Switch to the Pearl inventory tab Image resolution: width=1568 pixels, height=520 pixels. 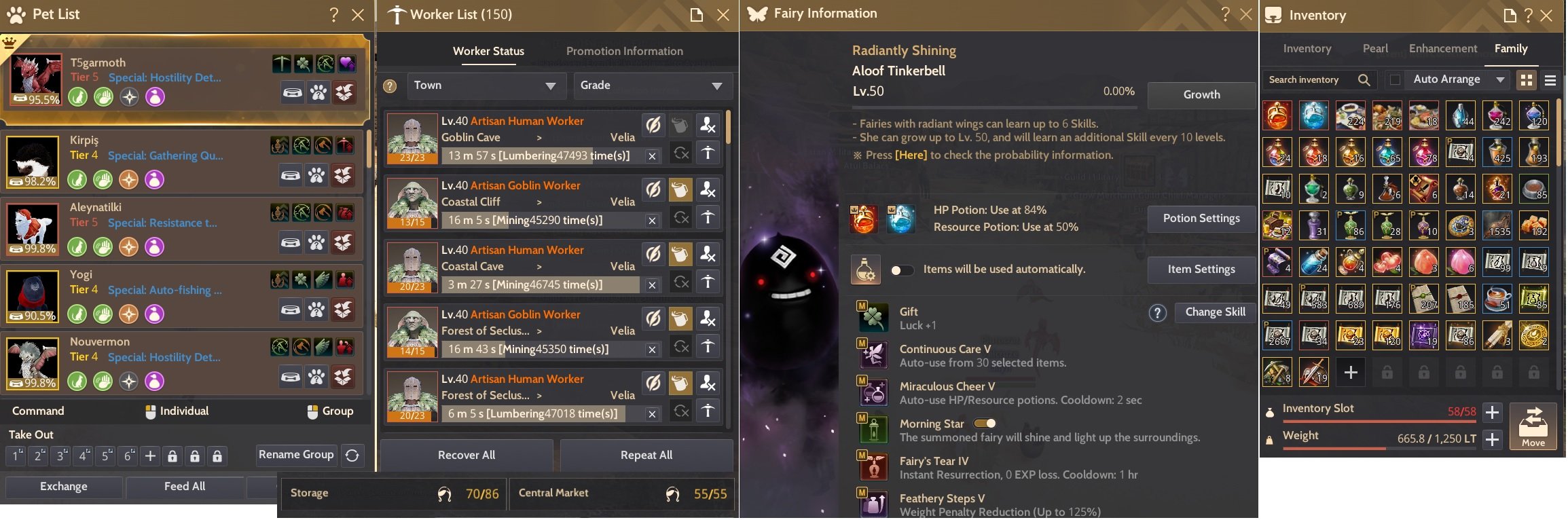[x=1375, y=49]
